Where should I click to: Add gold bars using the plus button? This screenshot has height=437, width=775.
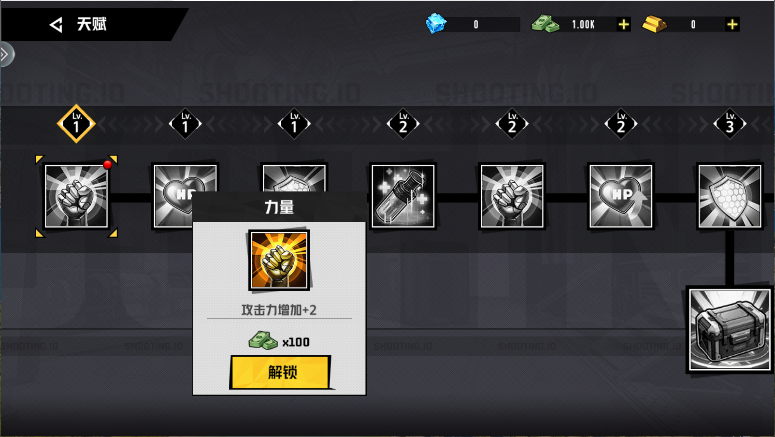tap(733, 24)
